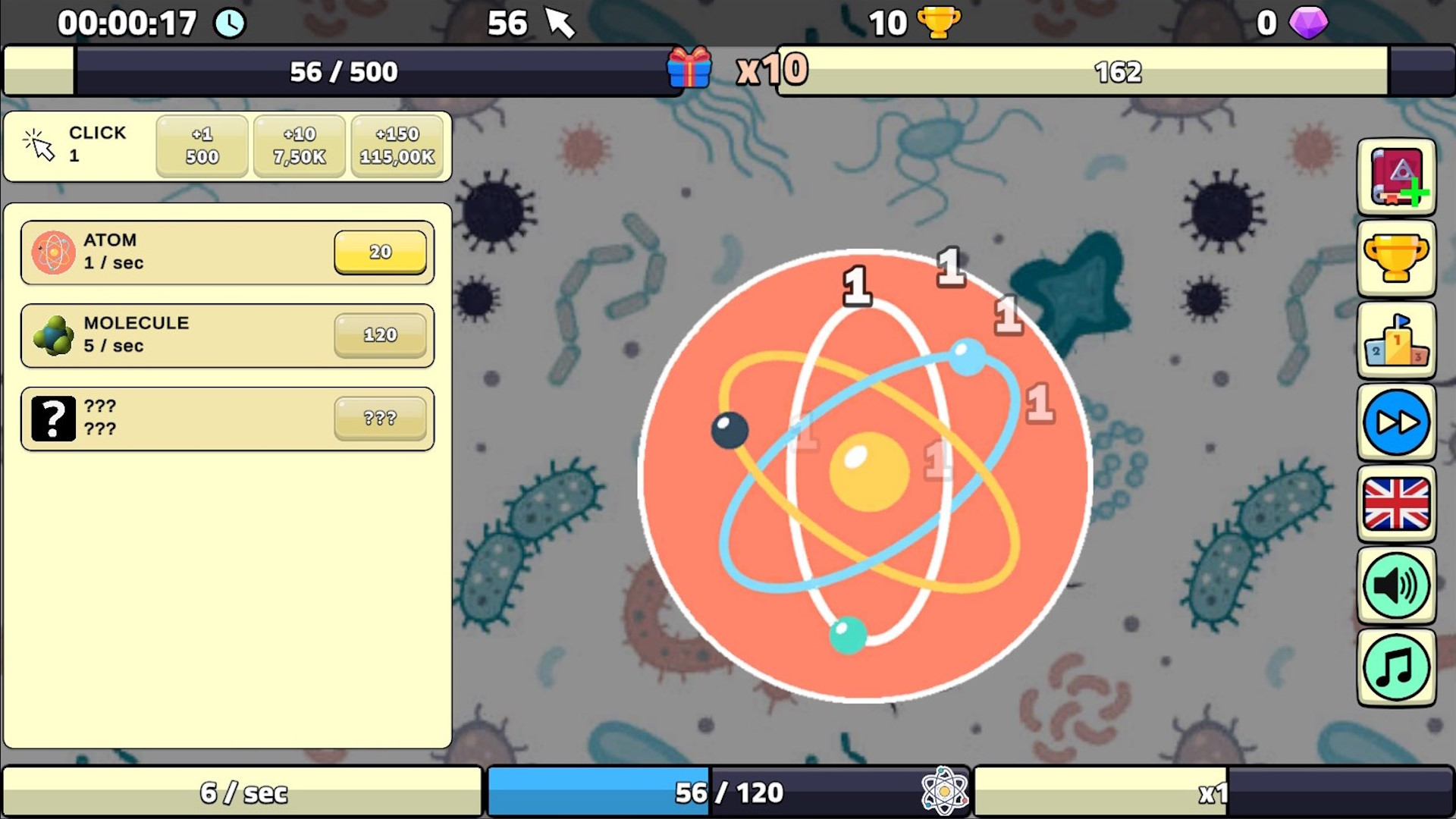Screen dimensions: 1456x819
Task: Open the x10 multiplier display
Action: [x=770, y=69]
